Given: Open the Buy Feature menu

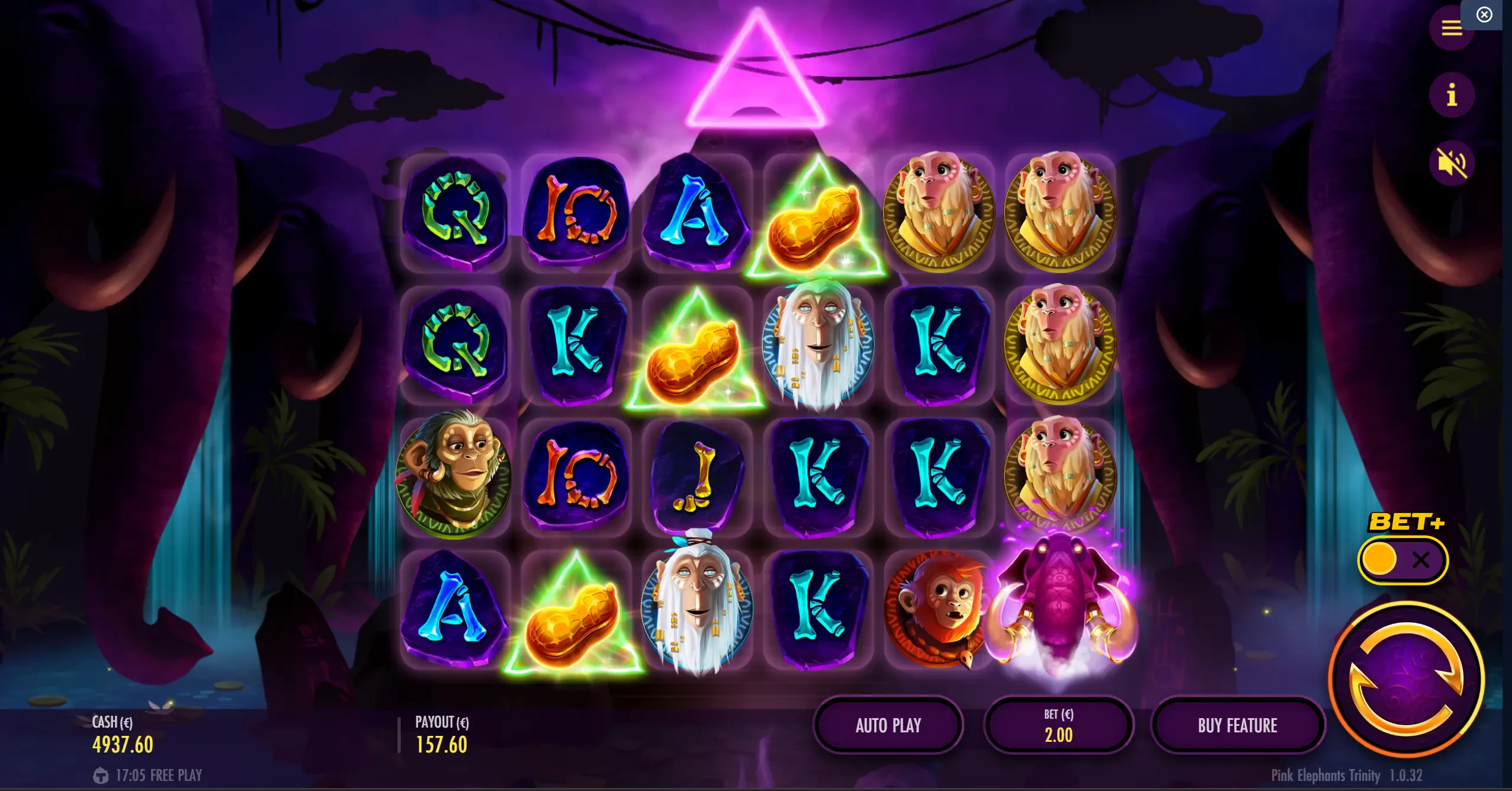Looking at the screenshot, I should coord(1237,725).
